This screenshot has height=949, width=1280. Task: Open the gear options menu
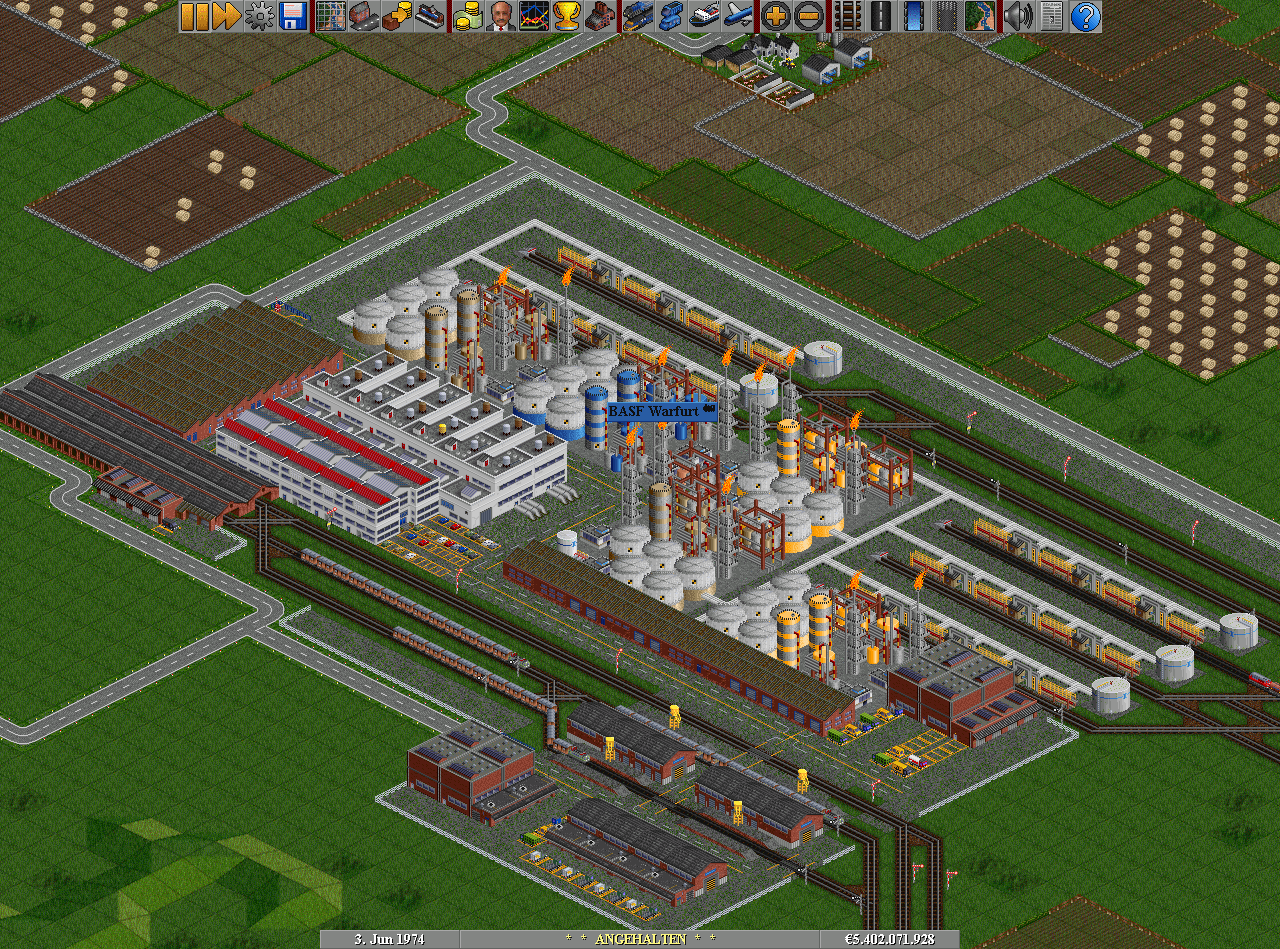(260, 16)
